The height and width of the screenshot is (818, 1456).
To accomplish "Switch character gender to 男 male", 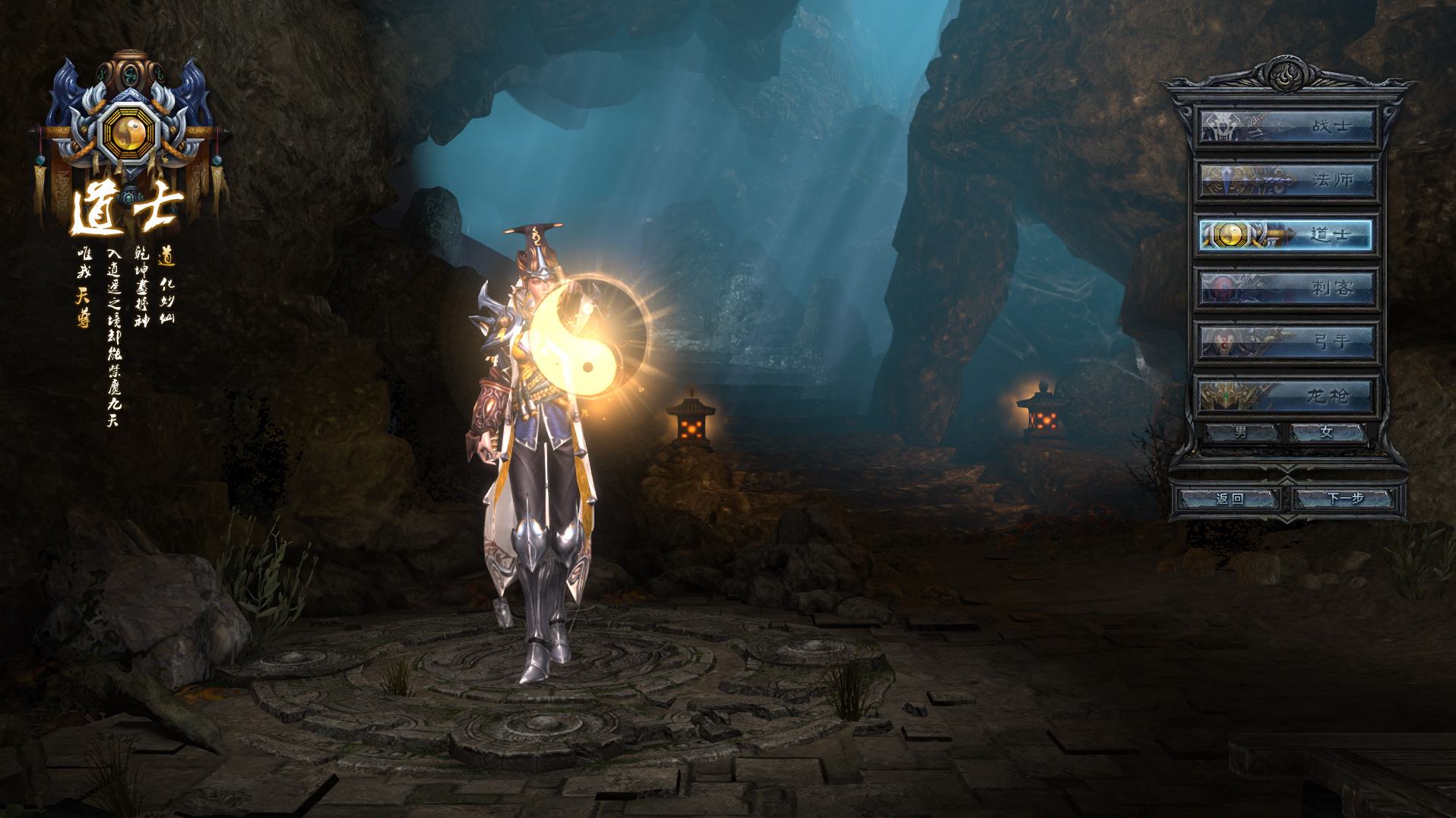I will (1241, 433).
